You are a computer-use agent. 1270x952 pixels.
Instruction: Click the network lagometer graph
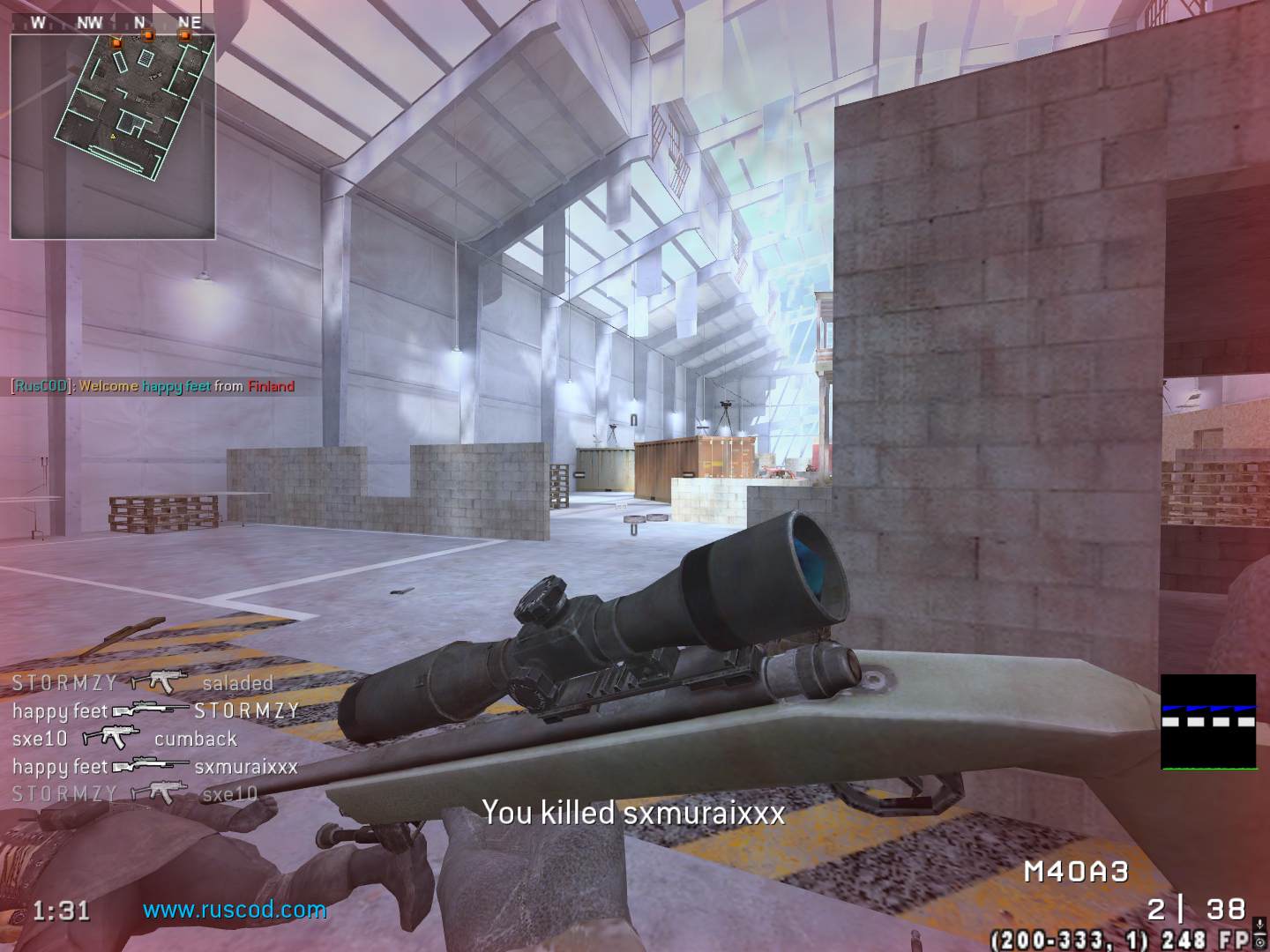point(1207,723)
